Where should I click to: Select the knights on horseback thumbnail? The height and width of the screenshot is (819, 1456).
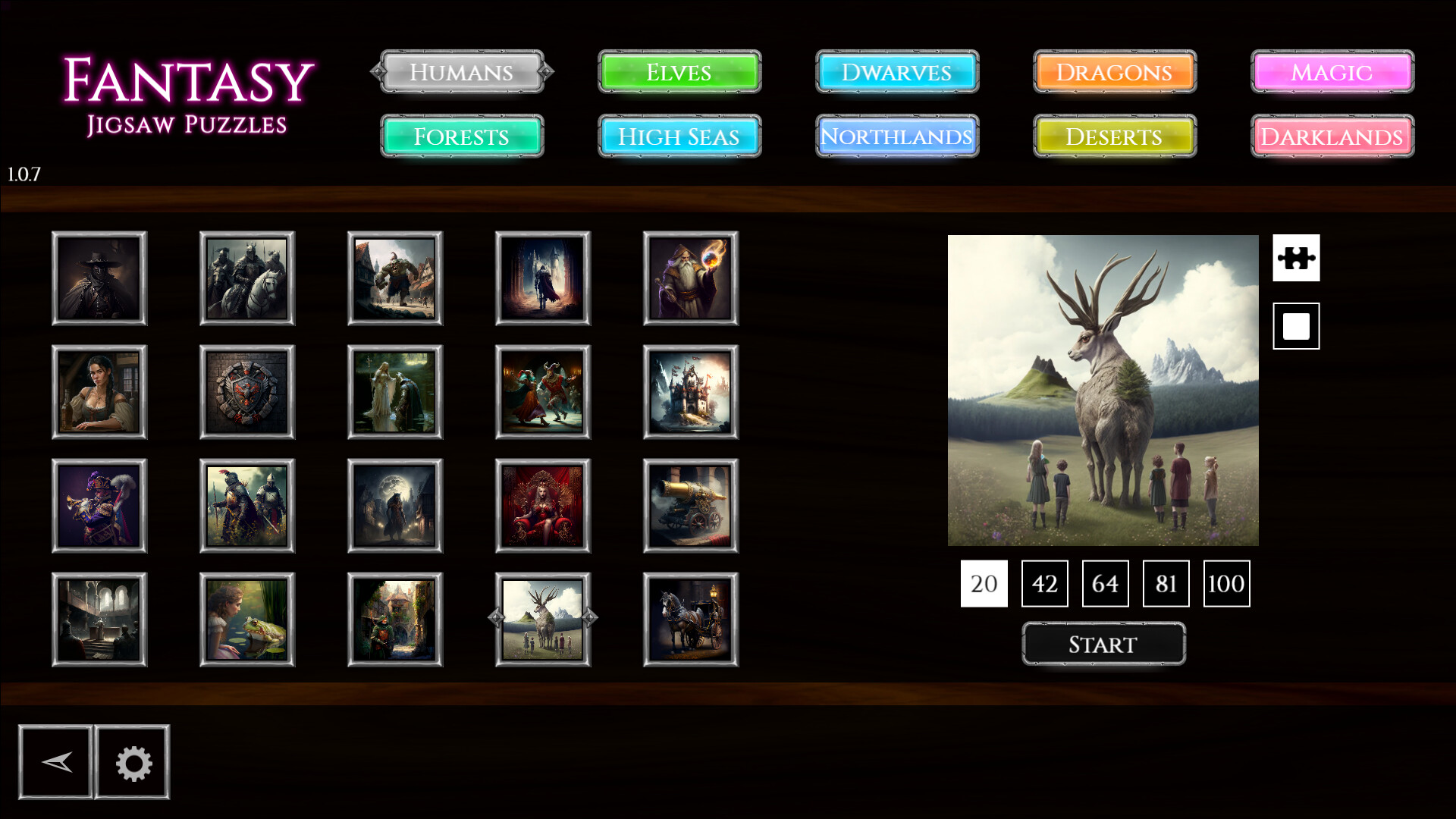click(246, 278)
